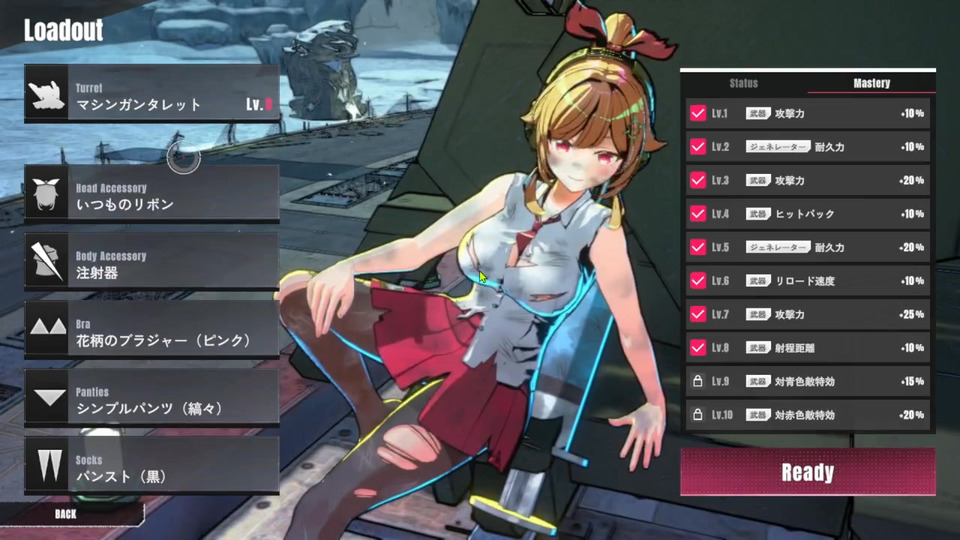This screenshot has height=540, width=960.
Task: Switch to the Status tab
Action: pyautogui.click(x=744, y=83)
